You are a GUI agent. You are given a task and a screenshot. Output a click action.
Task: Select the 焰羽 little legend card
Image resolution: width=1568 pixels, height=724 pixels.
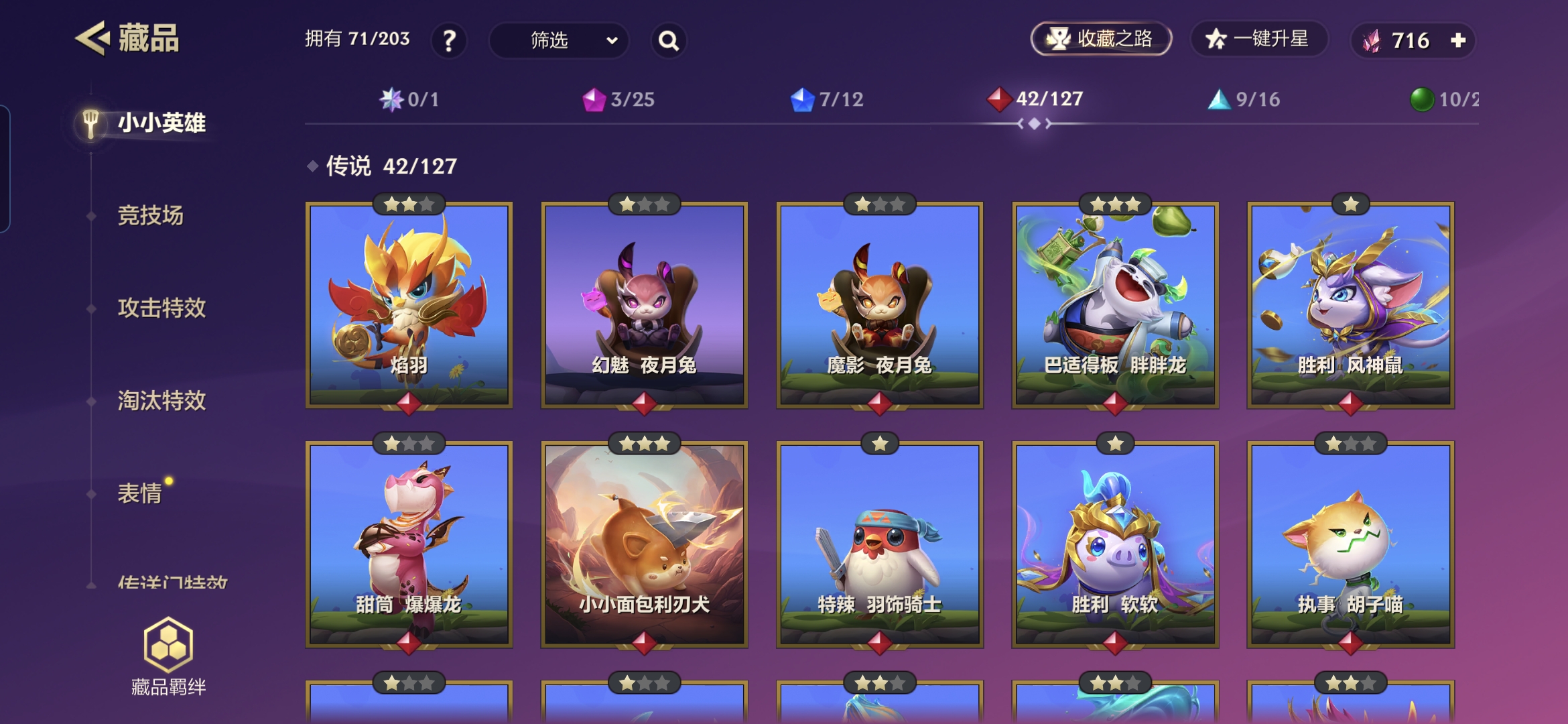(x=409, y=305)
